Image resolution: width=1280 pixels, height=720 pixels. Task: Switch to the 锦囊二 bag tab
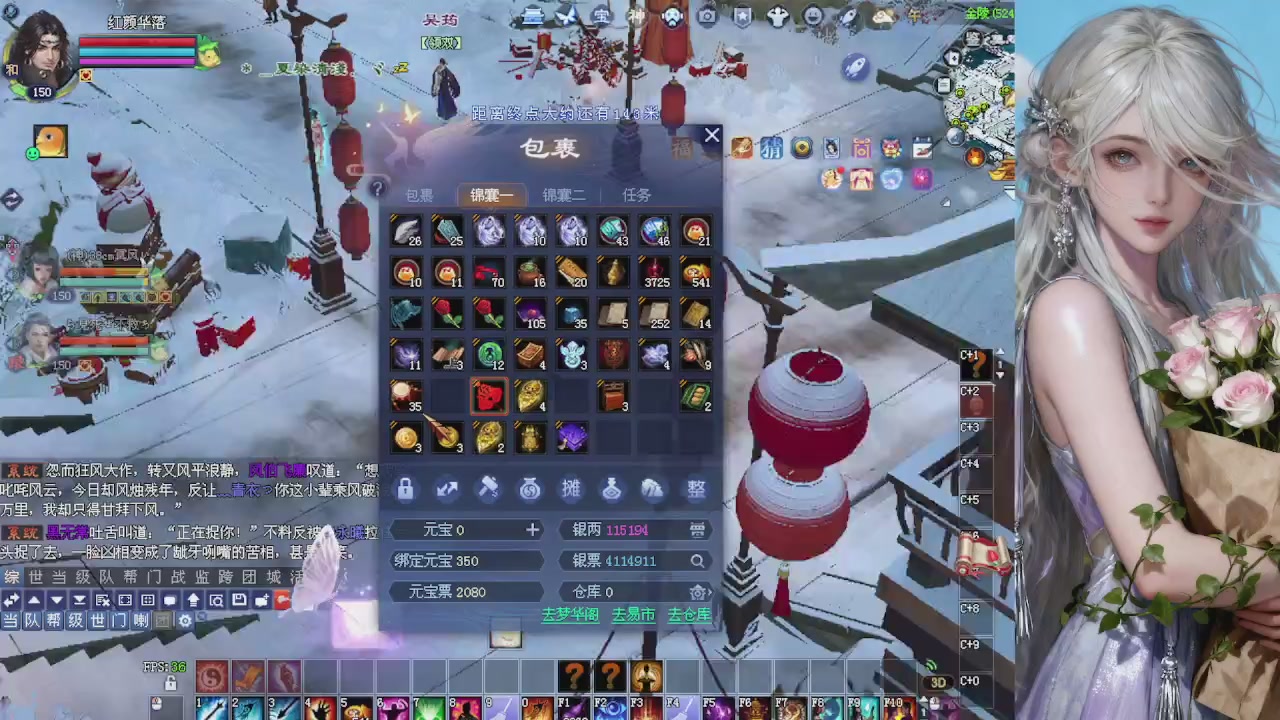click(x=563, y=195)
